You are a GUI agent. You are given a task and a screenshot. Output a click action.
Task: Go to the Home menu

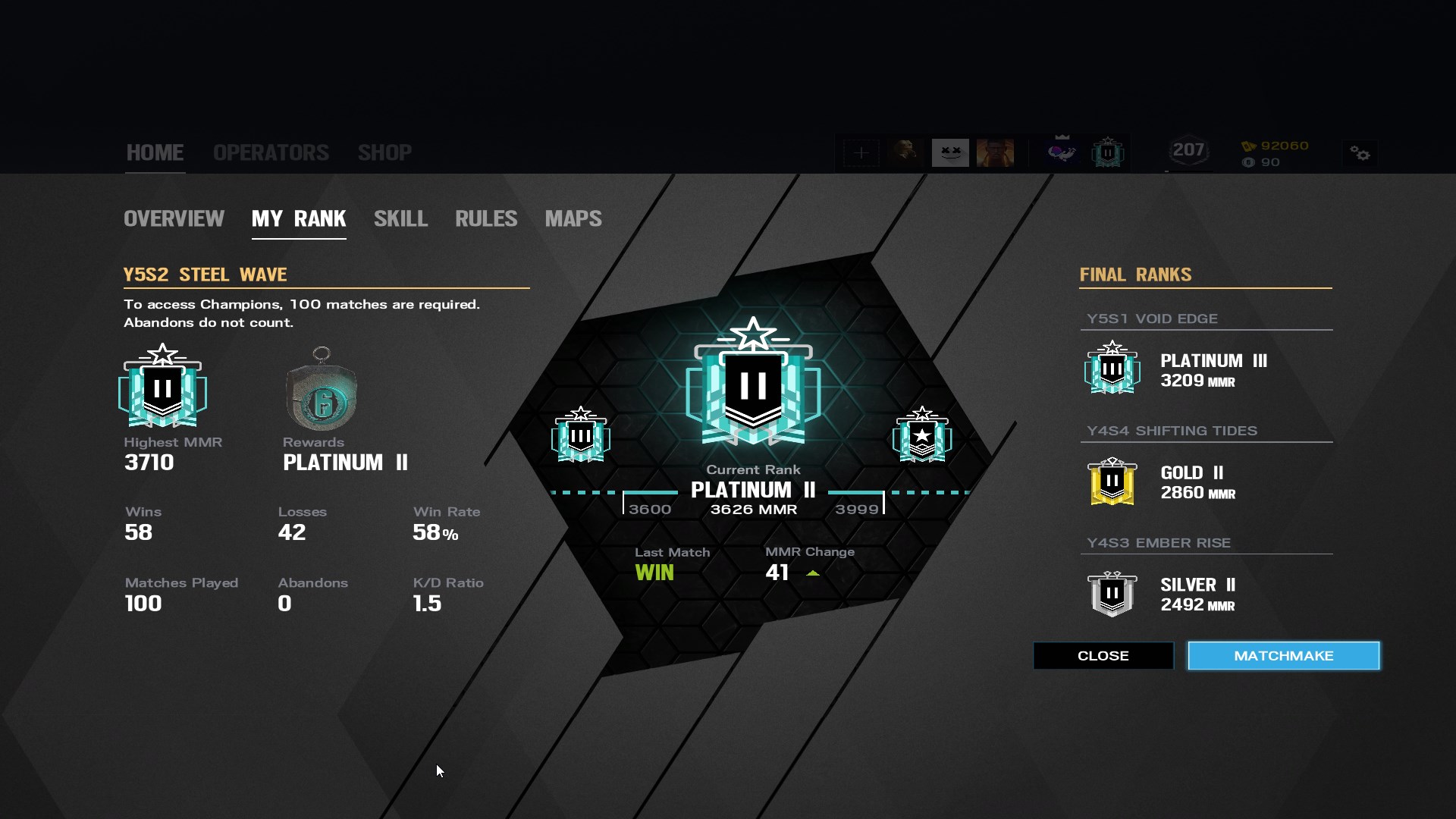click(155, 152)
